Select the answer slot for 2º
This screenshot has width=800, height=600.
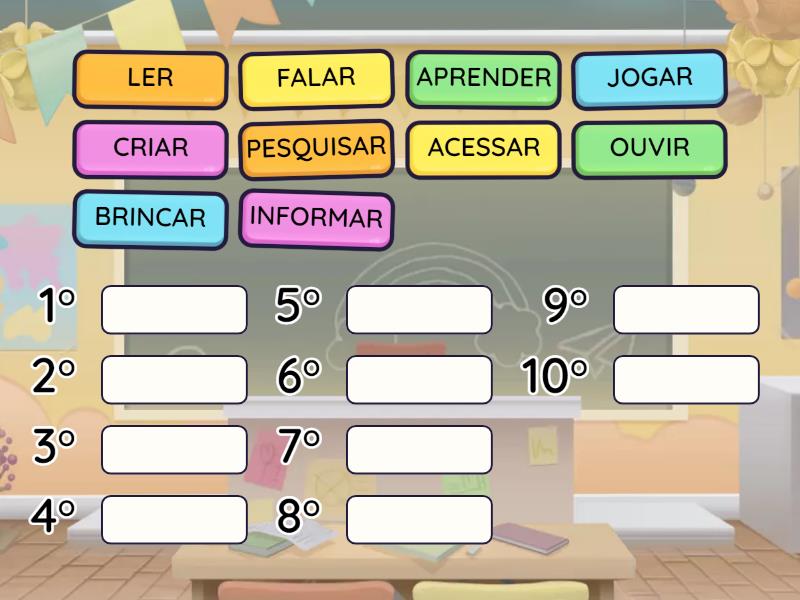[x=174, y=379]
